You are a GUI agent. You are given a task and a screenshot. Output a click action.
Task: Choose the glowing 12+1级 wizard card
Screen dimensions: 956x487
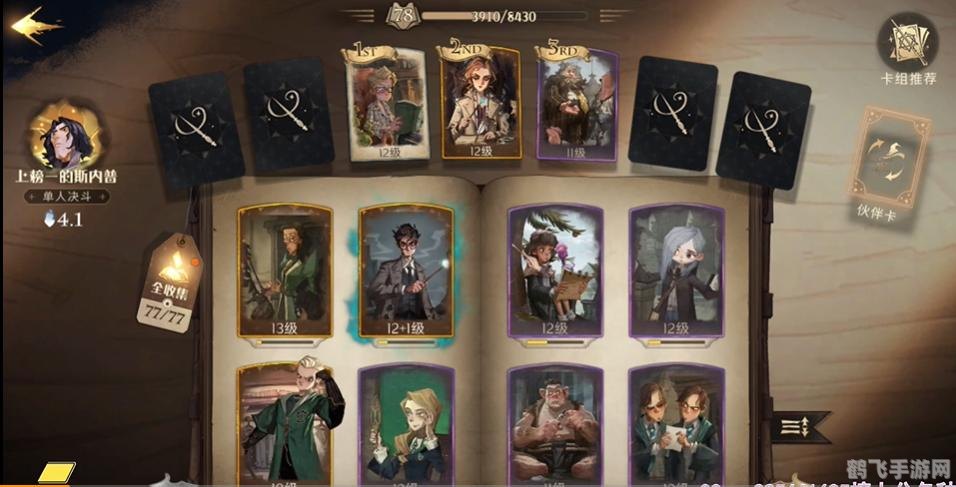(405, 273)
